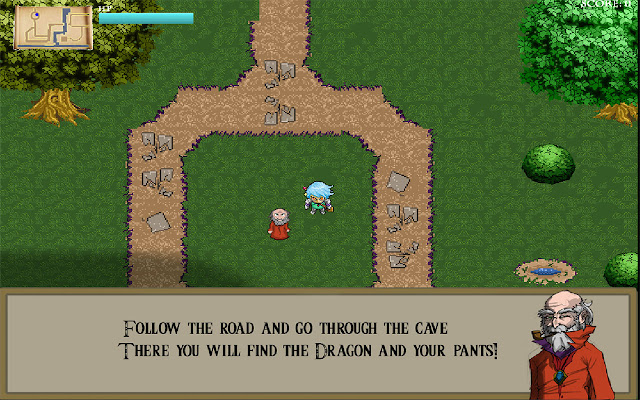Open the parchment minimap
This screenshot has width=640, height=400.
[53, 26]
